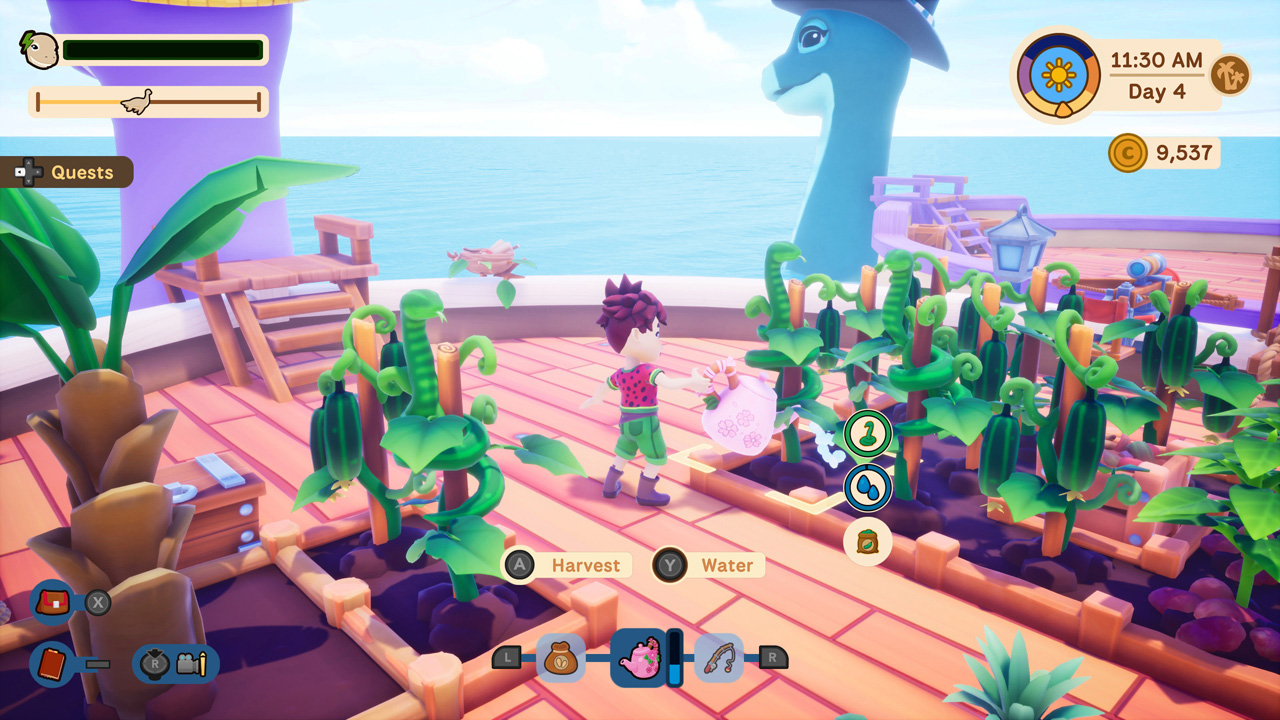The height and width of the screenshot is (720, 1280).
Task: Open the Quests menu
Action: click(x=68, y=172)
